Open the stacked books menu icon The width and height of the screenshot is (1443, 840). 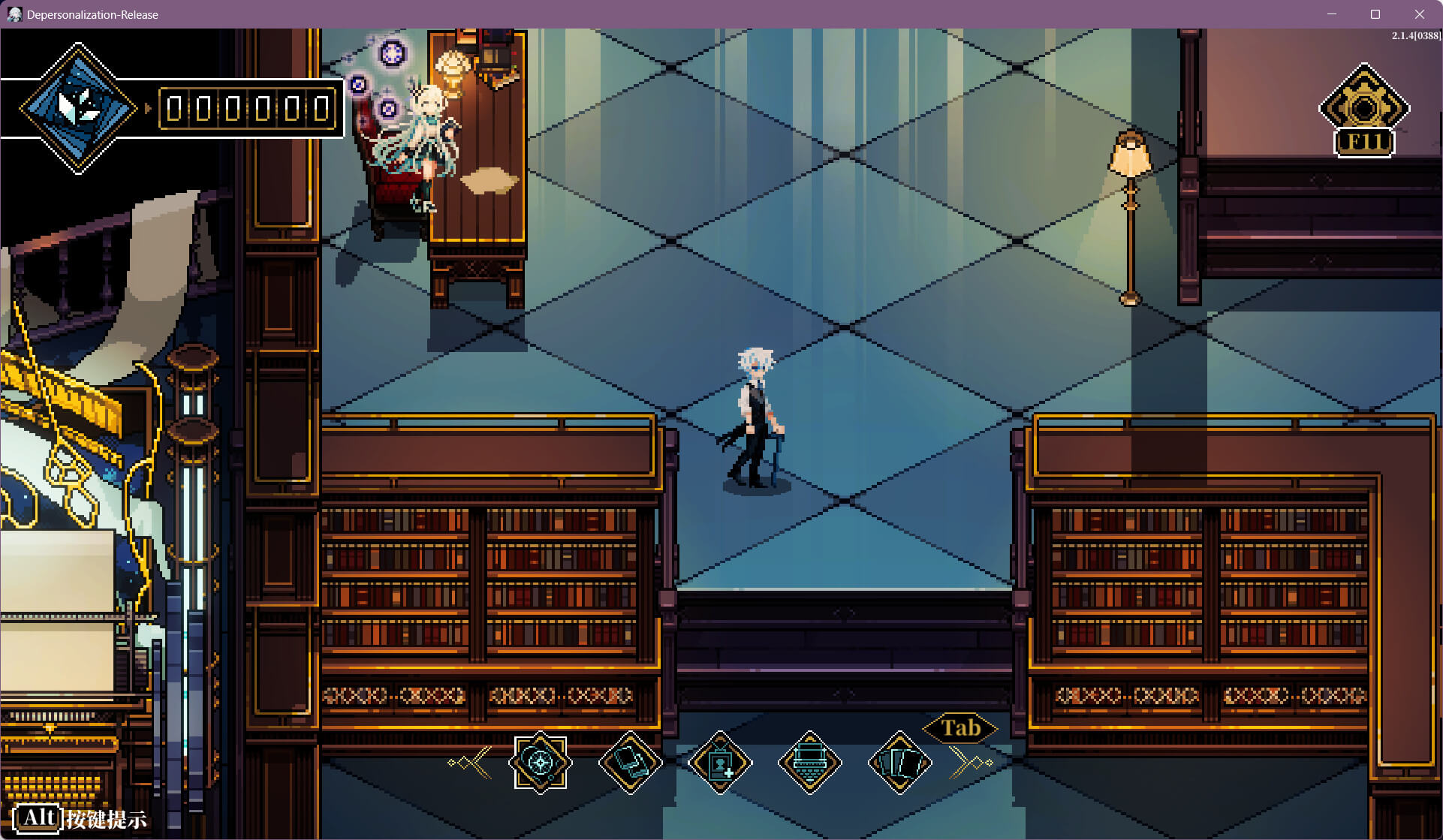tap(630, 763)
